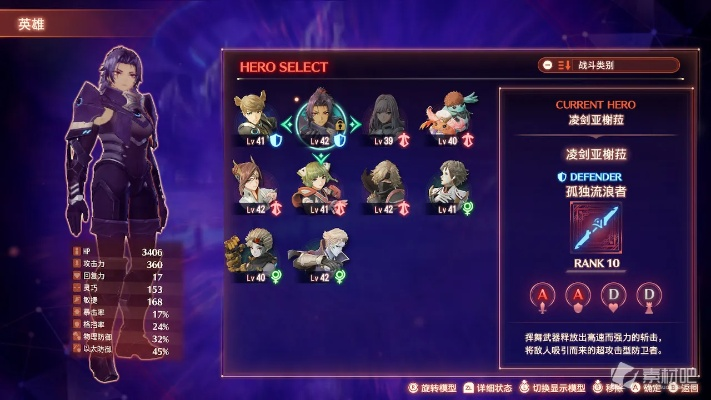Select the blonde Lv 41 defender hero

256,120
